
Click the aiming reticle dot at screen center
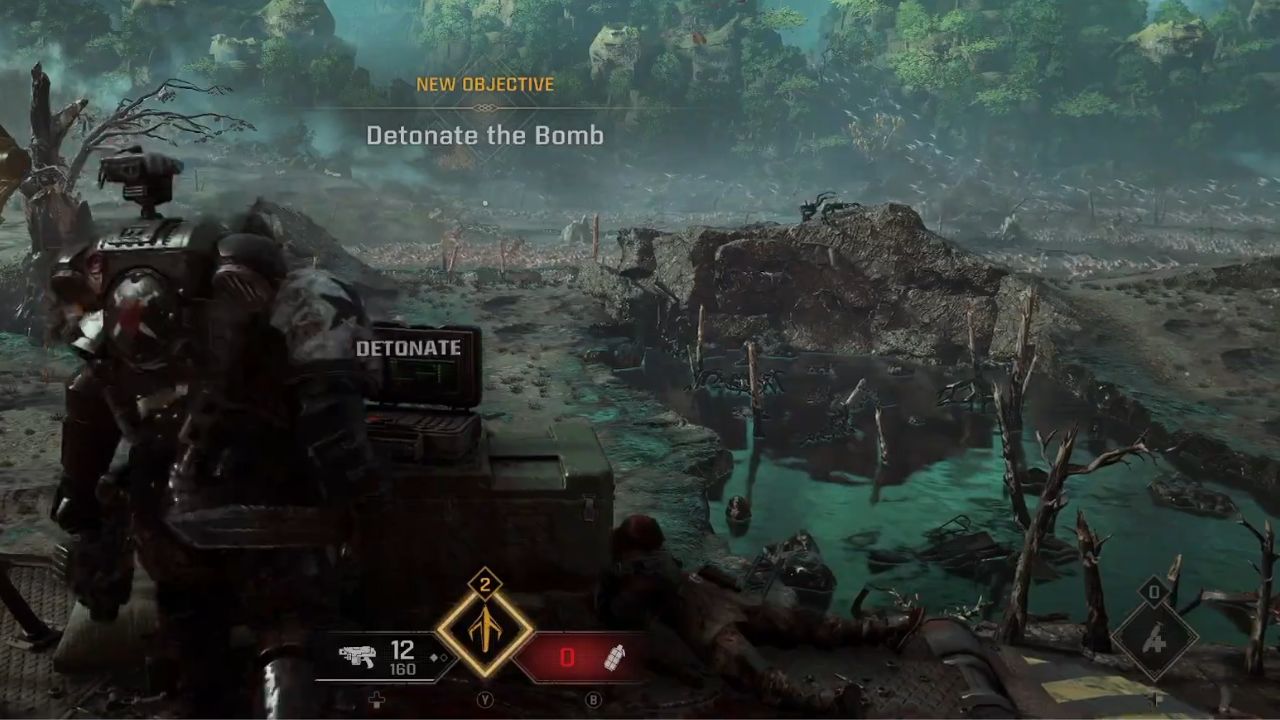[640, 360]
